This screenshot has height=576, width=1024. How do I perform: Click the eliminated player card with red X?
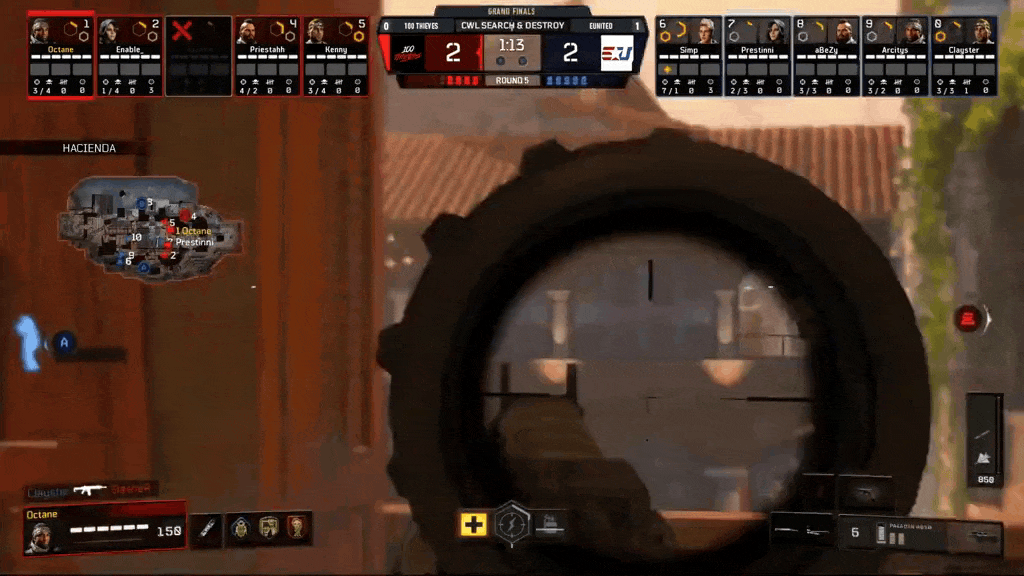pos(198,56)
